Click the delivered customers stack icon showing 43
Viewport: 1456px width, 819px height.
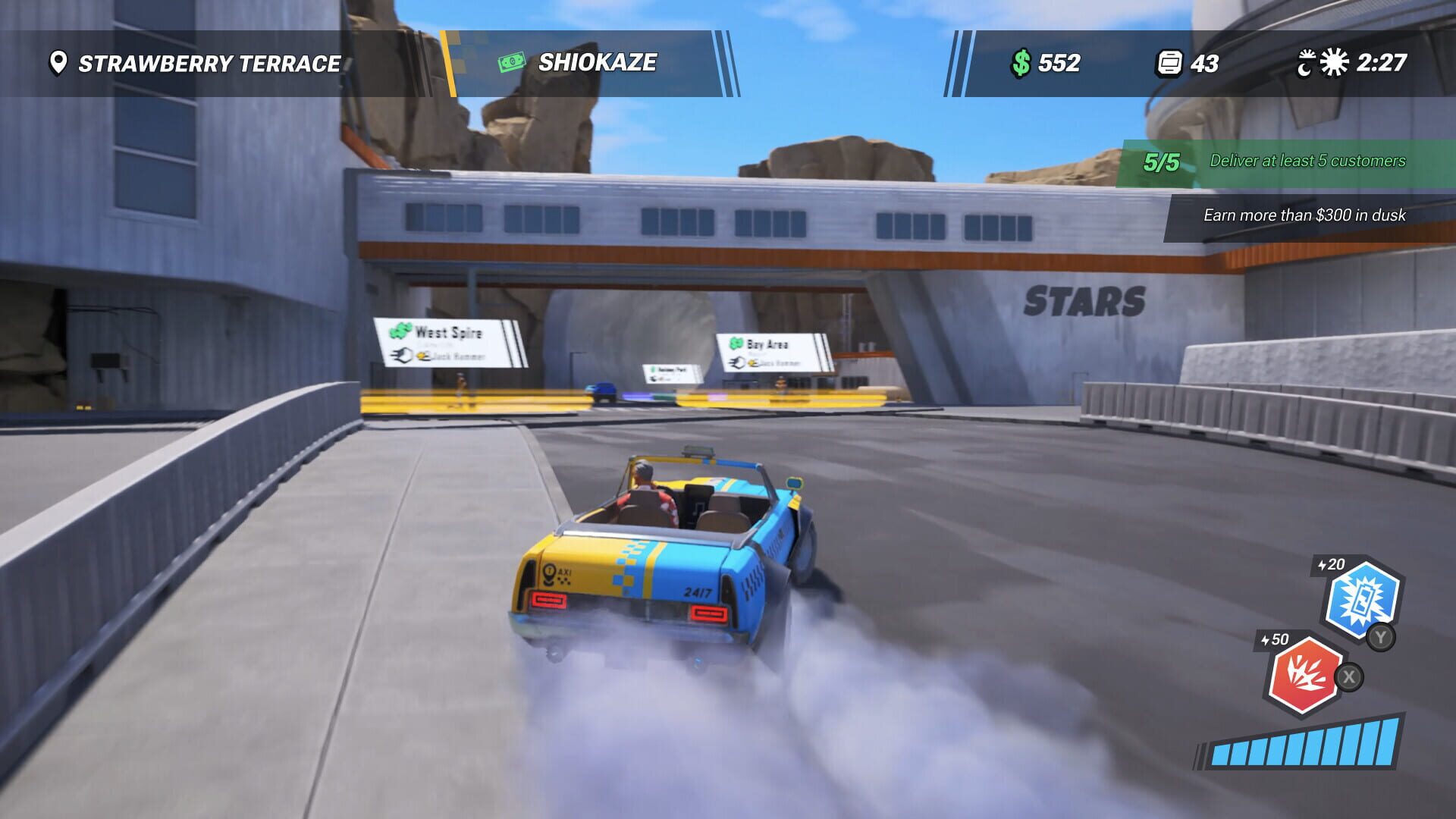[1169, 64]
